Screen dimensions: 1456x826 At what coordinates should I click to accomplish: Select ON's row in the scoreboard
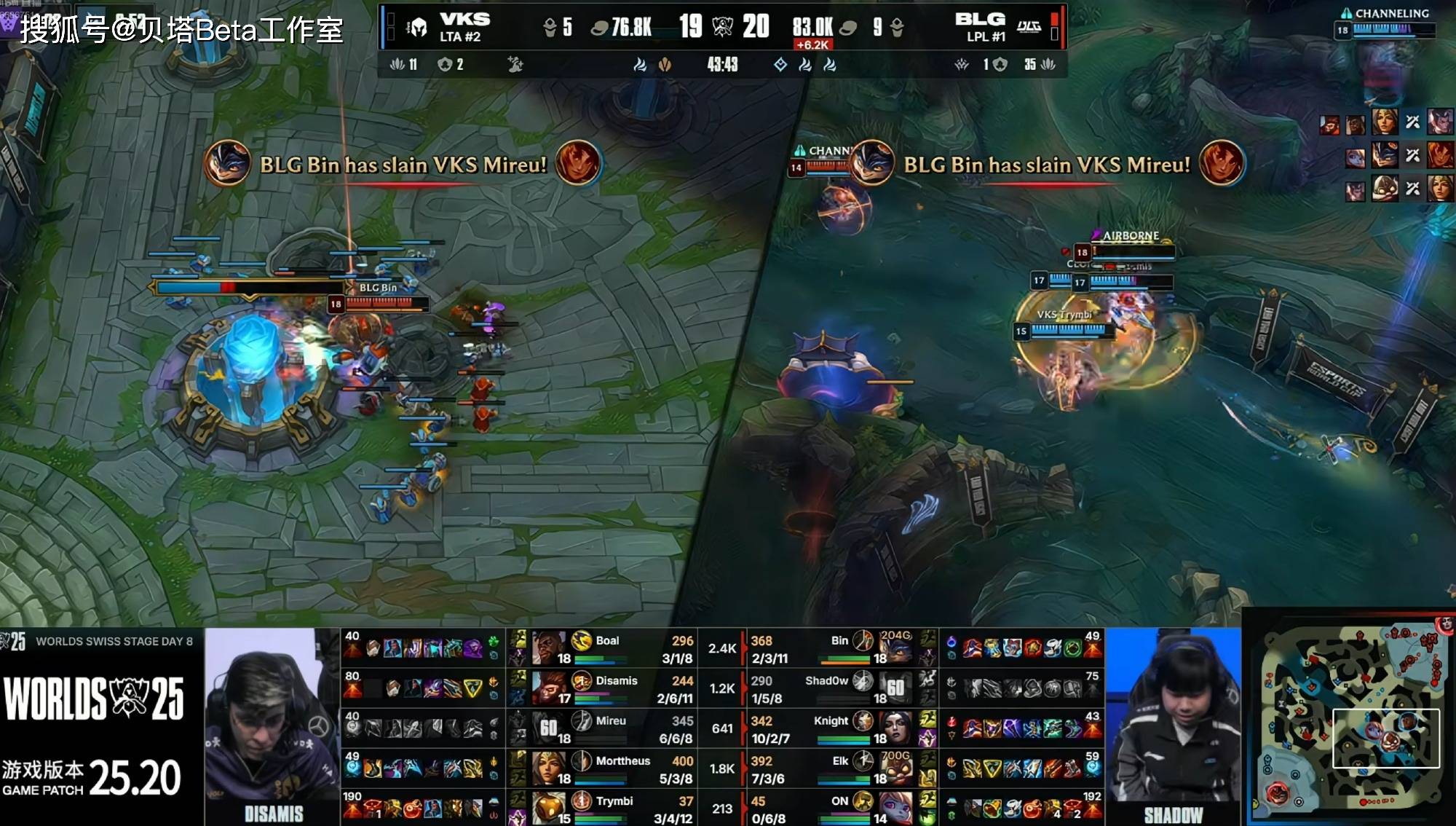point(839,809)
